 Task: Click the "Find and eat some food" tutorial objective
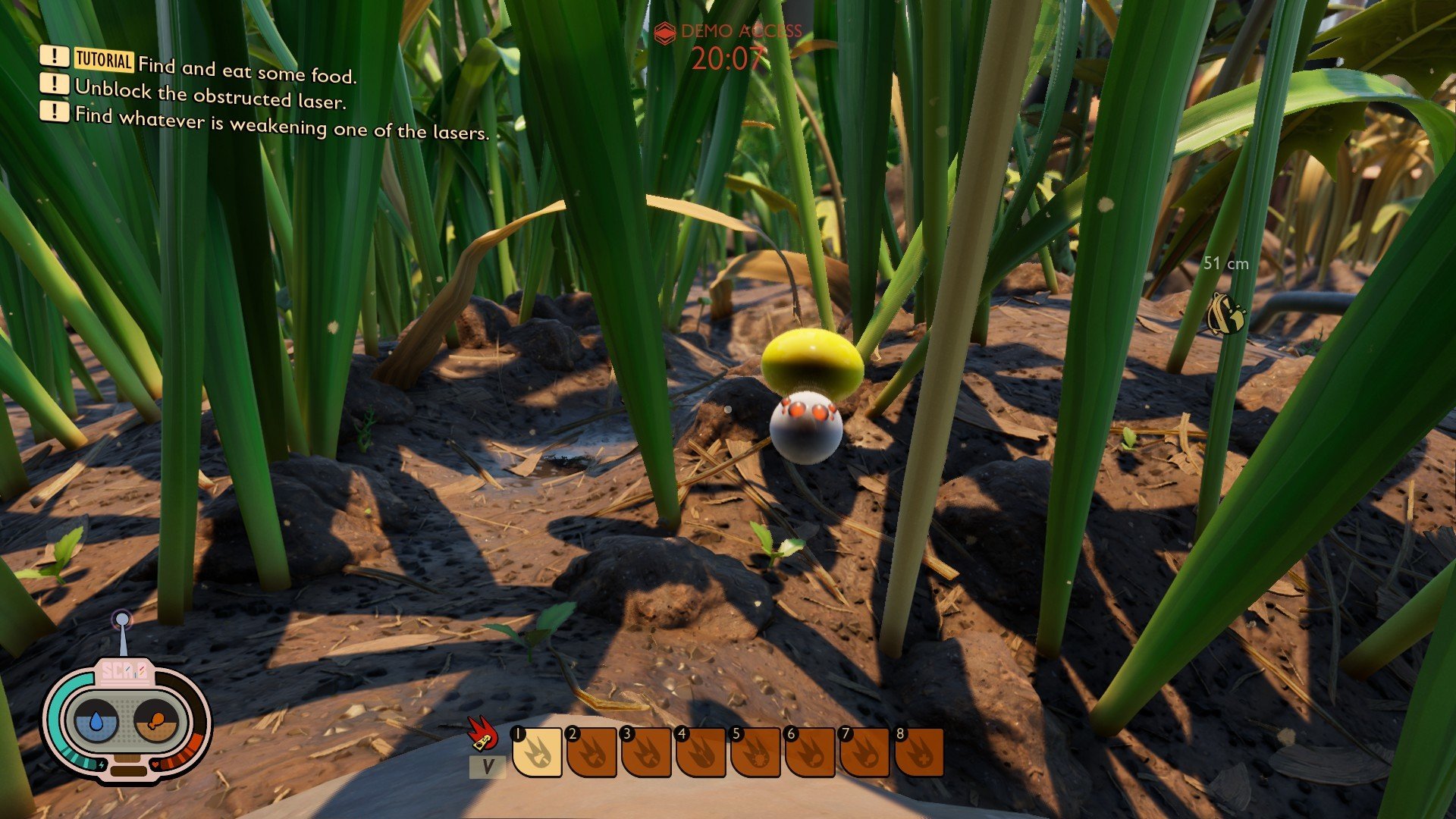click(246, 71)
